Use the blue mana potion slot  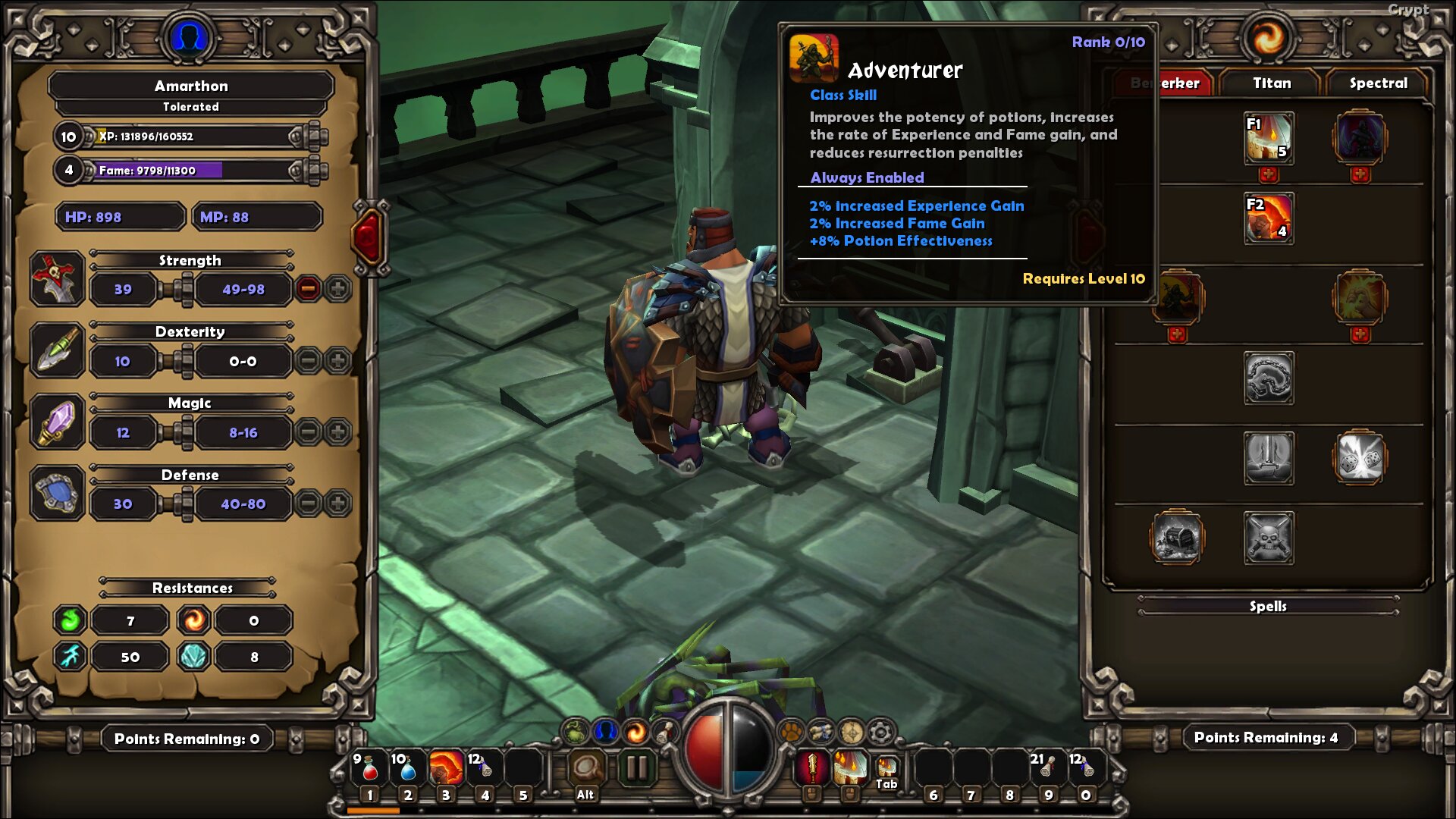pos(407,769)
